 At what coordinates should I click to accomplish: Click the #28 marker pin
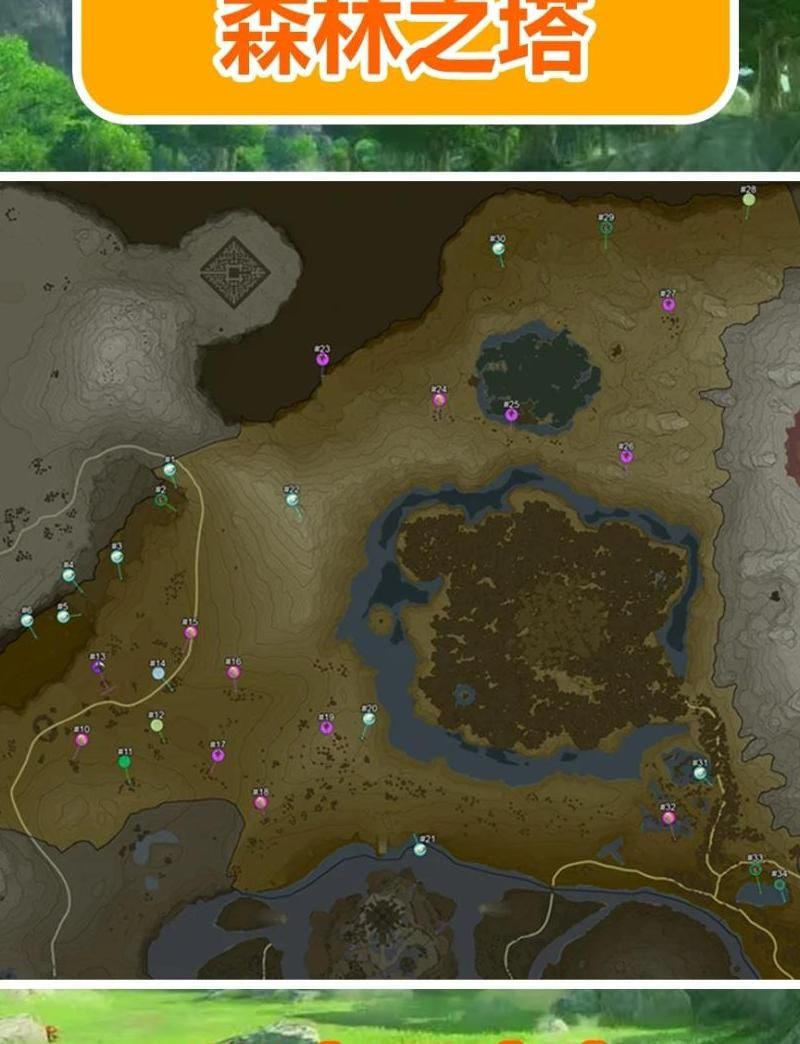[749, 199]
